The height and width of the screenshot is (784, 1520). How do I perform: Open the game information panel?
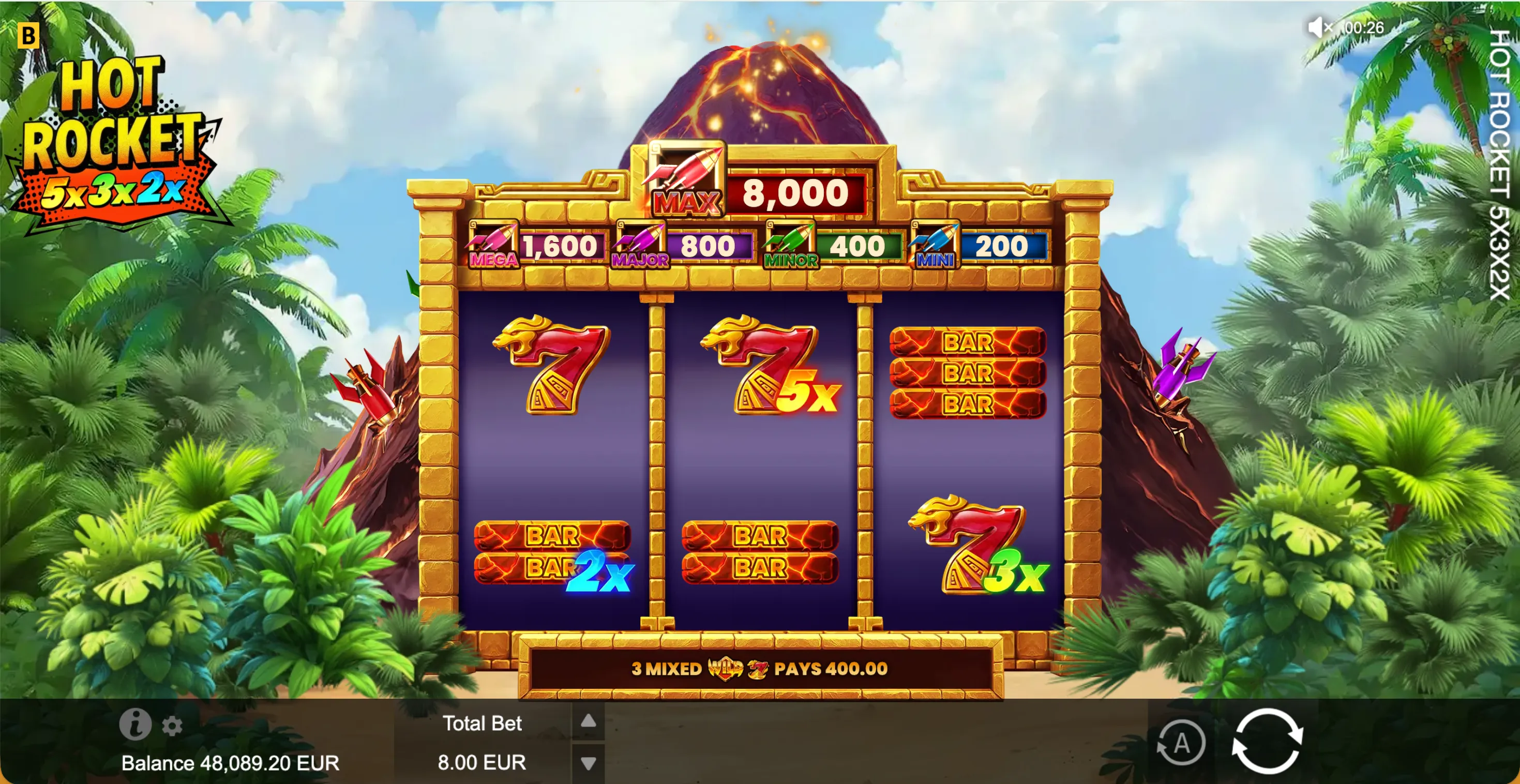coord(136,725)
